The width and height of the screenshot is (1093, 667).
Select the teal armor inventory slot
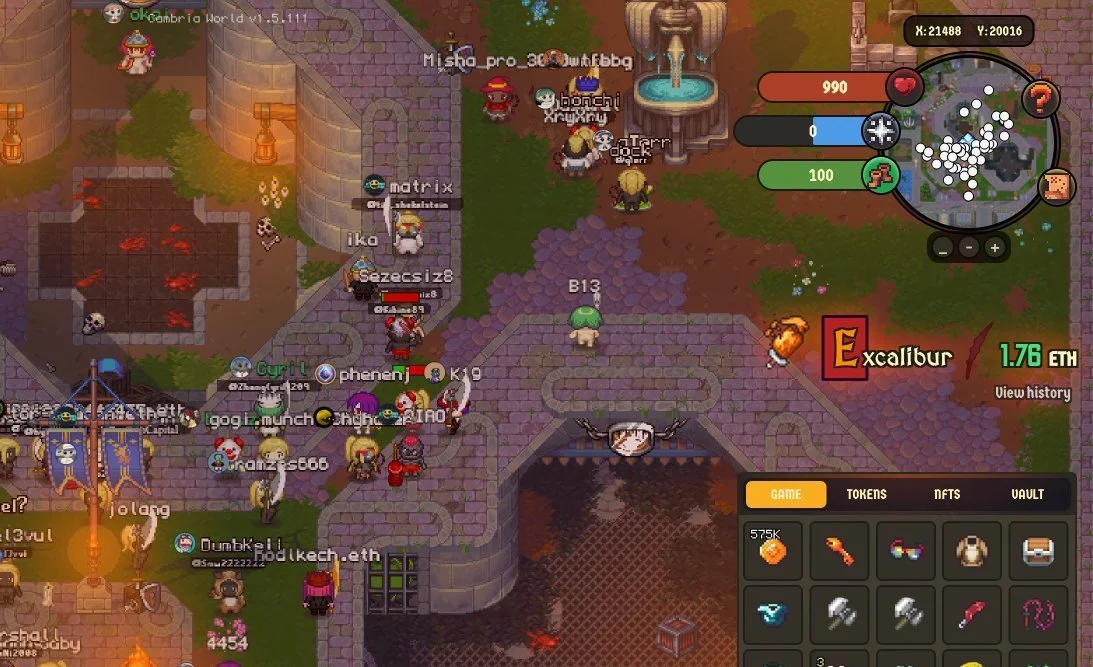click(773, 615)
